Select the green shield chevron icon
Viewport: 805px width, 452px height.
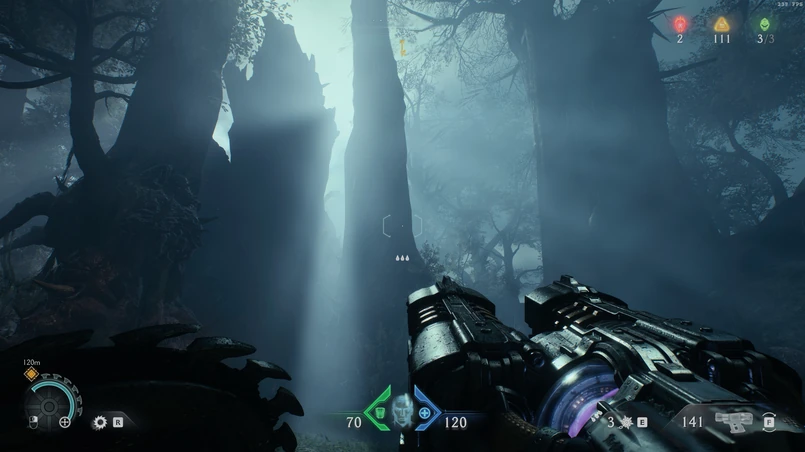pyautogui.click(x=378, y=412)
